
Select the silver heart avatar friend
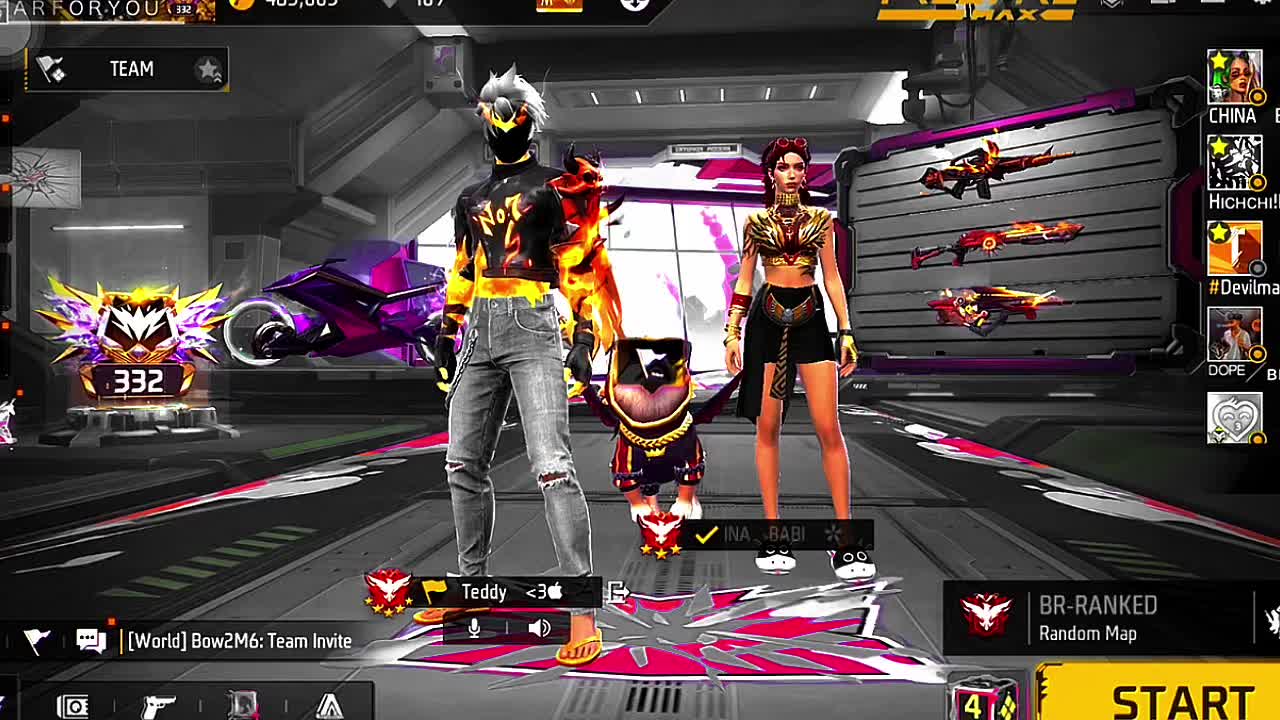pos(1234,417)
